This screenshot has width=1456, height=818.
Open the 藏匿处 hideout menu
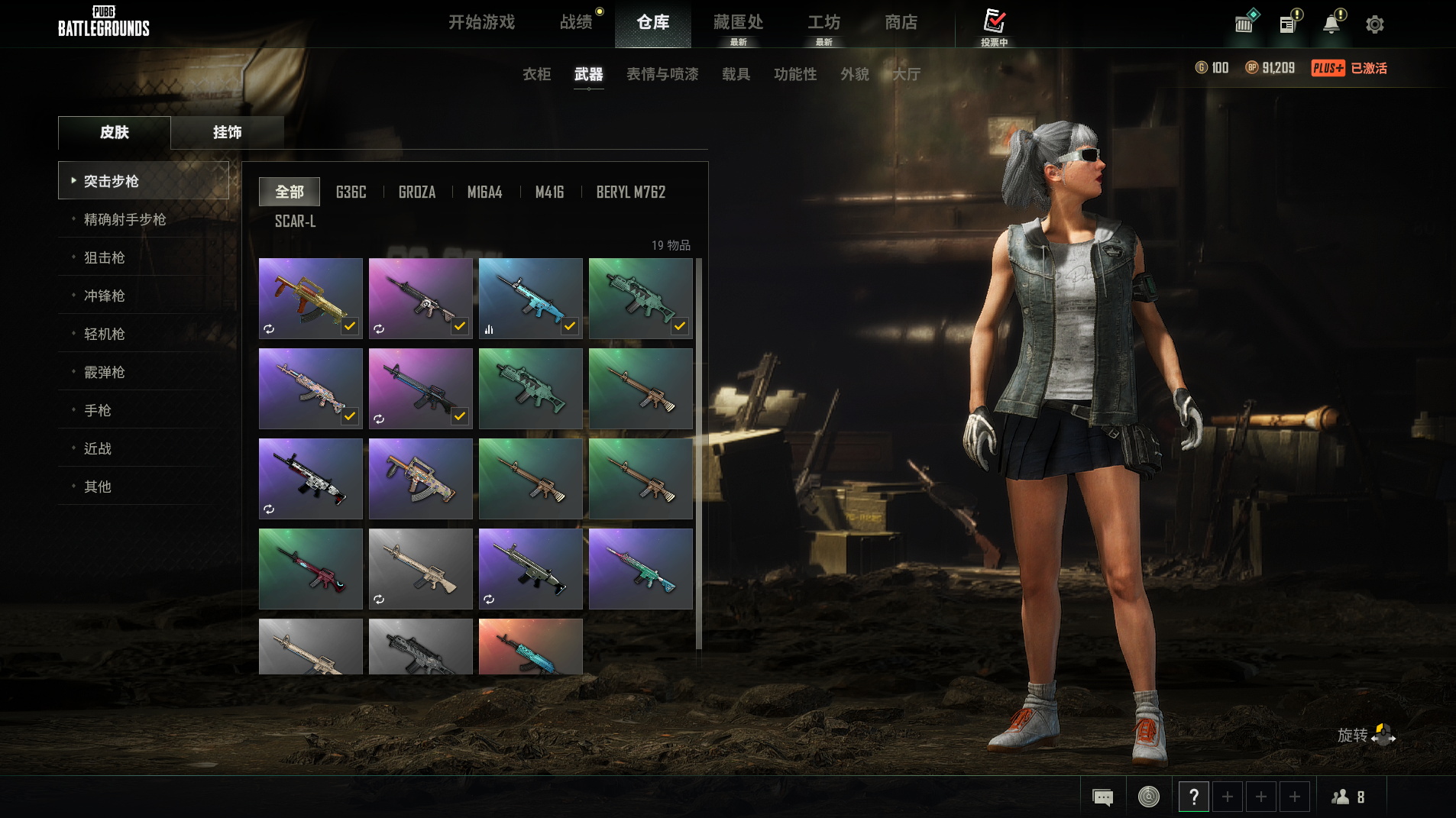pos(738,22)
